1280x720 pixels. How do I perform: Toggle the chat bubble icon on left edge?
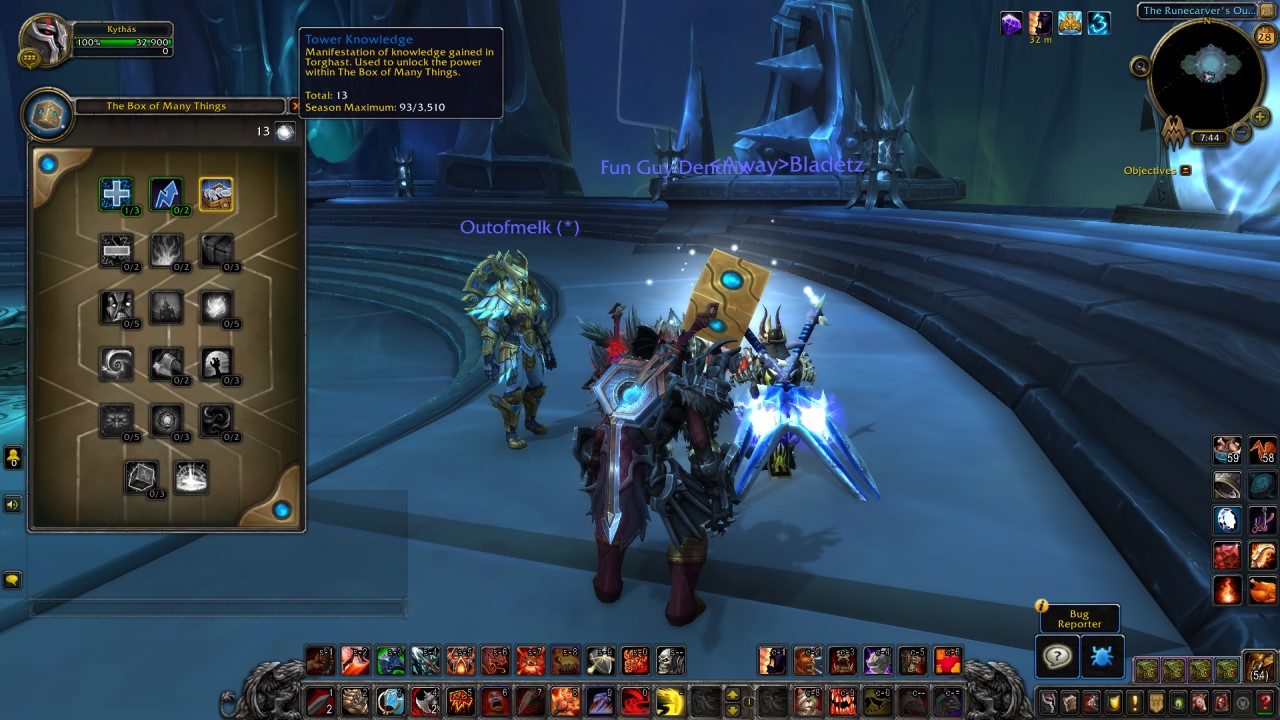click(x=12, y=580)
